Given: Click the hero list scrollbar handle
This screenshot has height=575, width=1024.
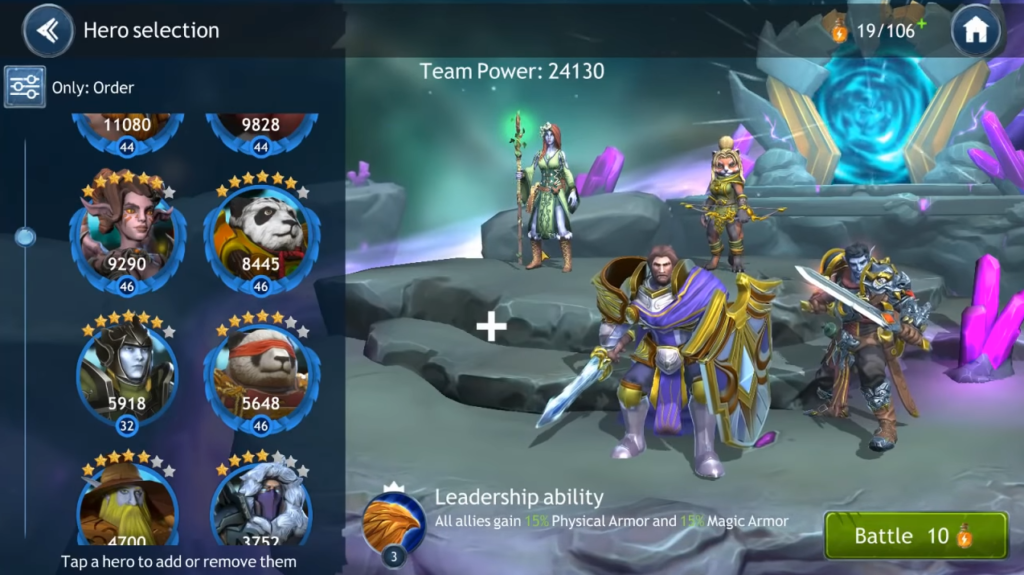Looking at the screenshot, I should pos(25,236).
